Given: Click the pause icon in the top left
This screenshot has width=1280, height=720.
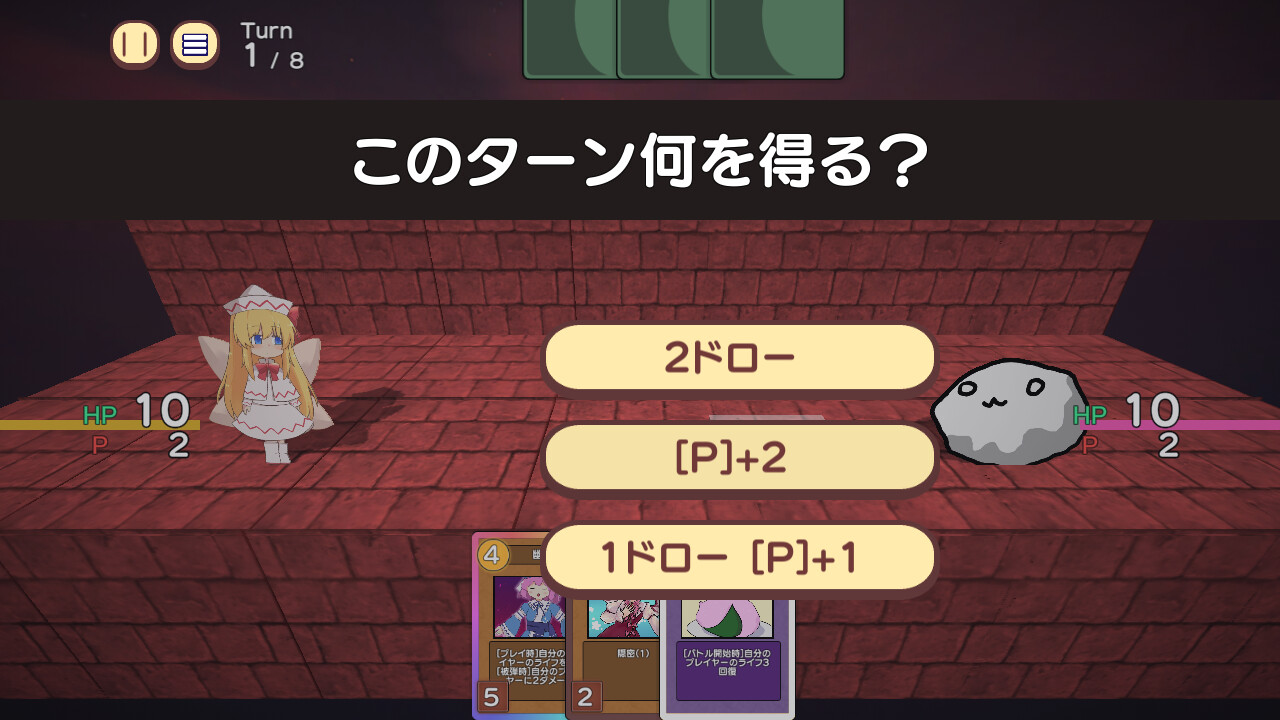Looking at the screenshot, I should point(133,44).
